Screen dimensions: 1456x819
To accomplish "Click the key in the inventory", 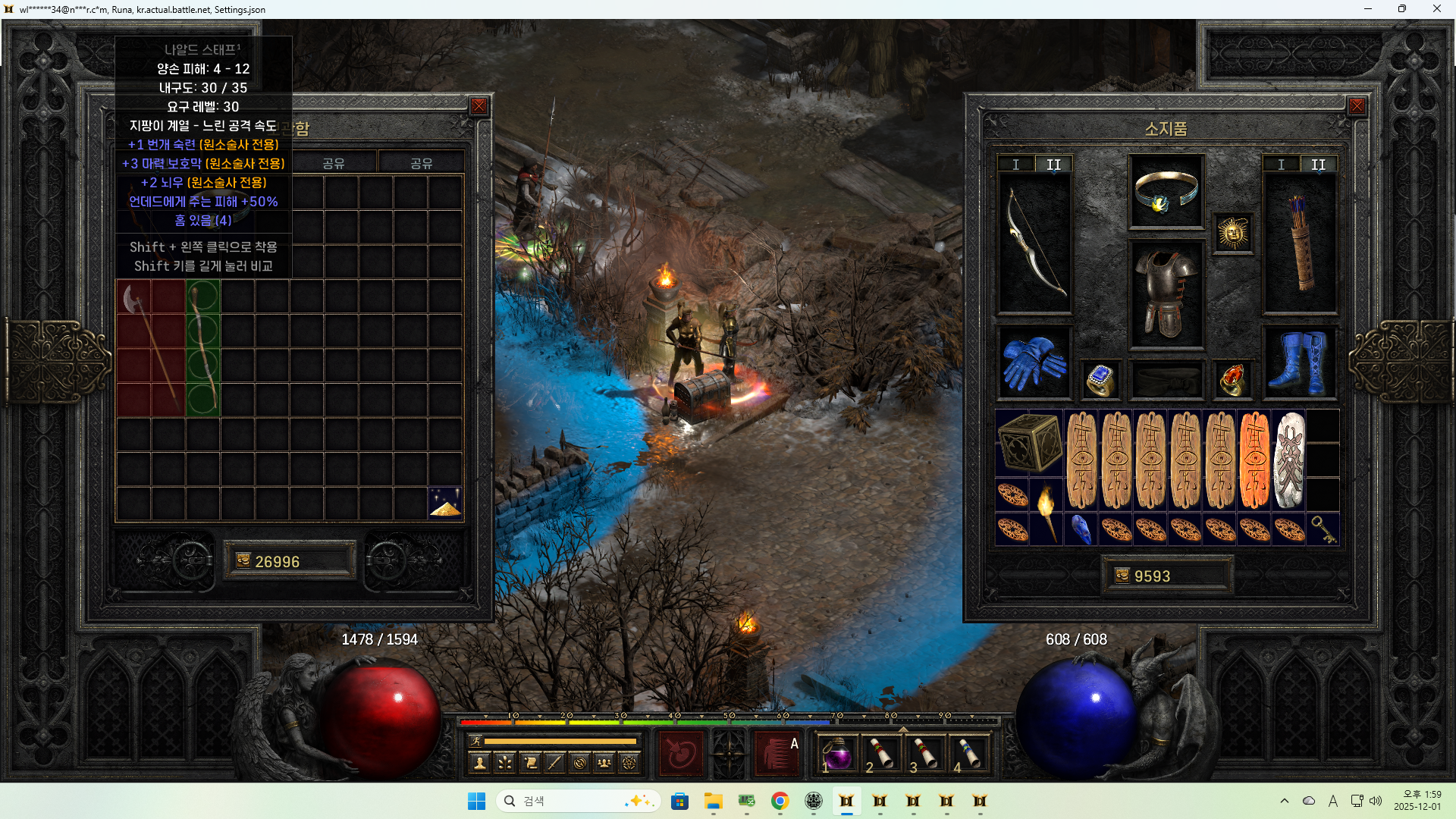I will coord(1323,529).
